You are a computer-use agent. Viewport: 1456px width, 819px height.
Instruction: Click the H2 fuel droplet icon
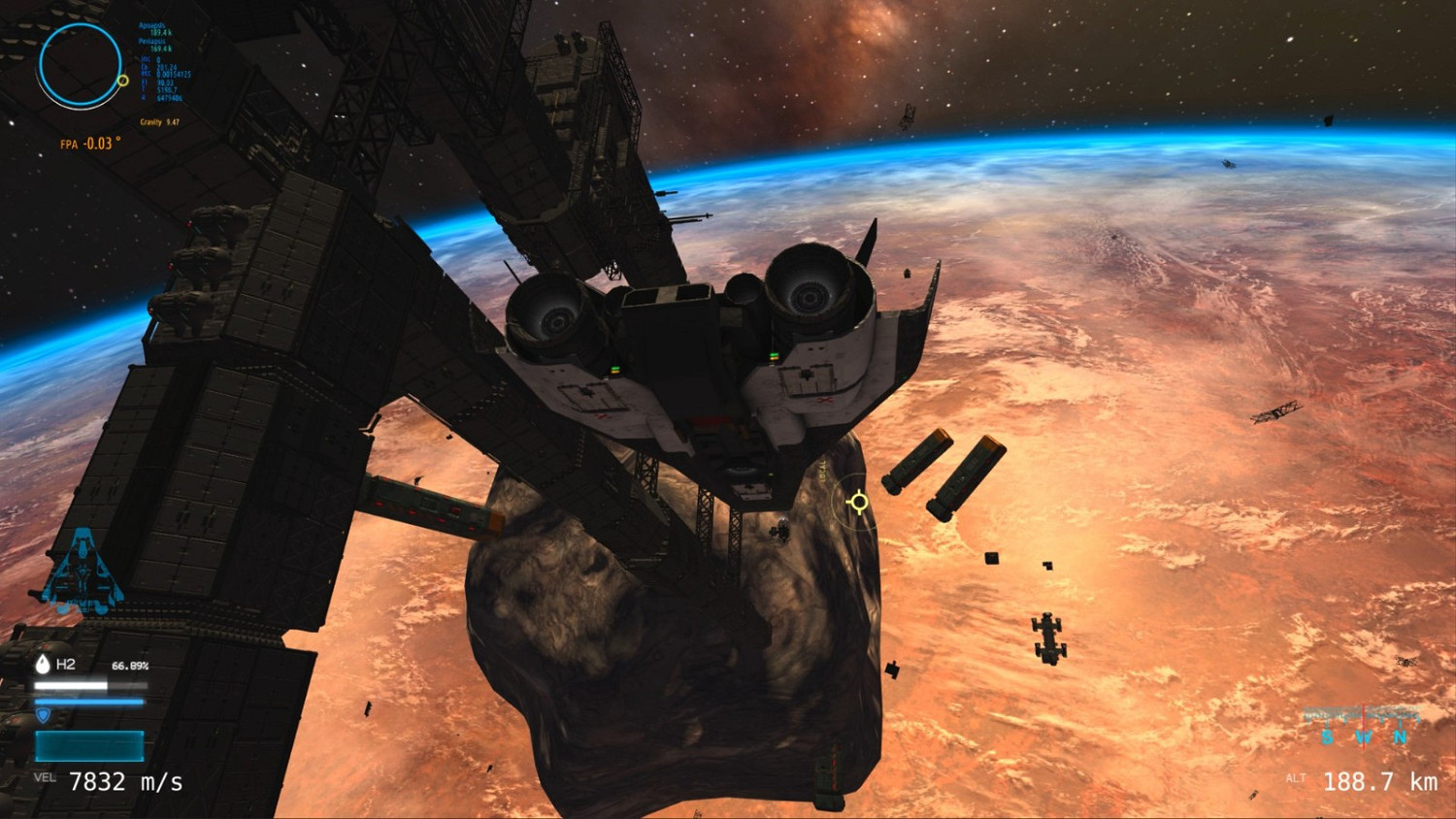click(x=43, y=667)
